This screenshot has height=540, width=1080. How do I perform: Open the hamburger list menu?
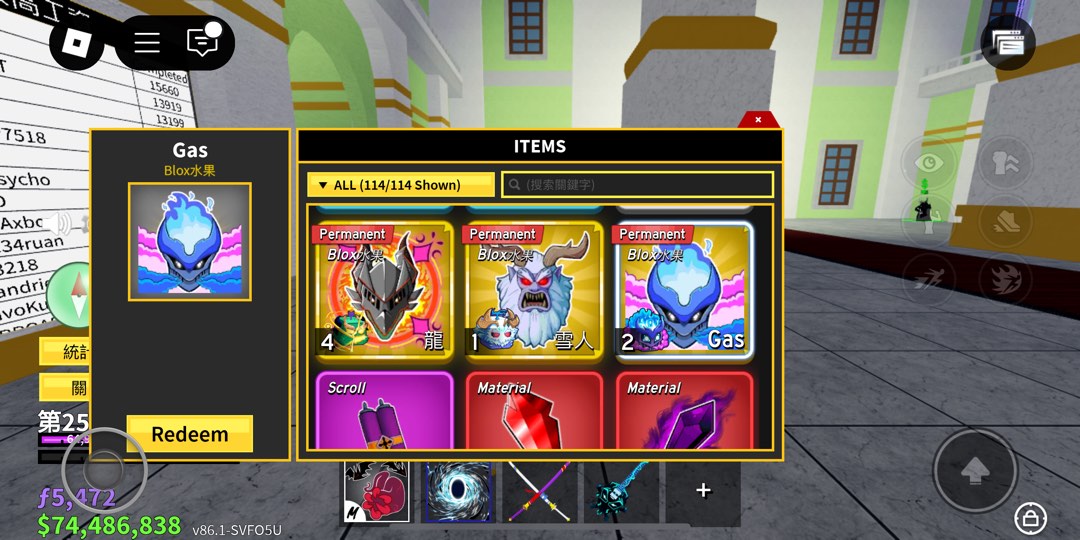[147, 43]
